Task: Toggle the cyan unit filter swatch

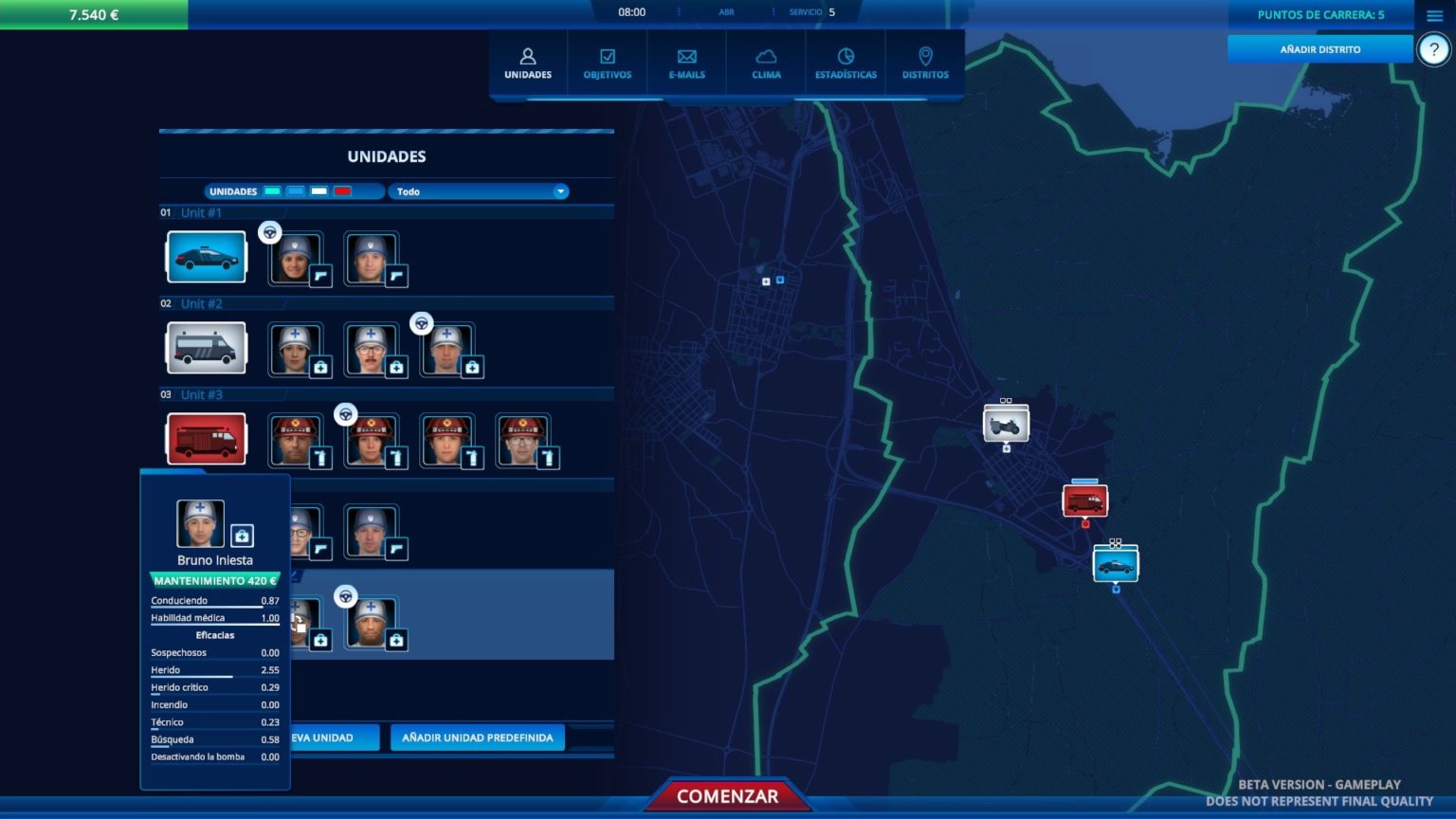Action: tap(272, 191)
